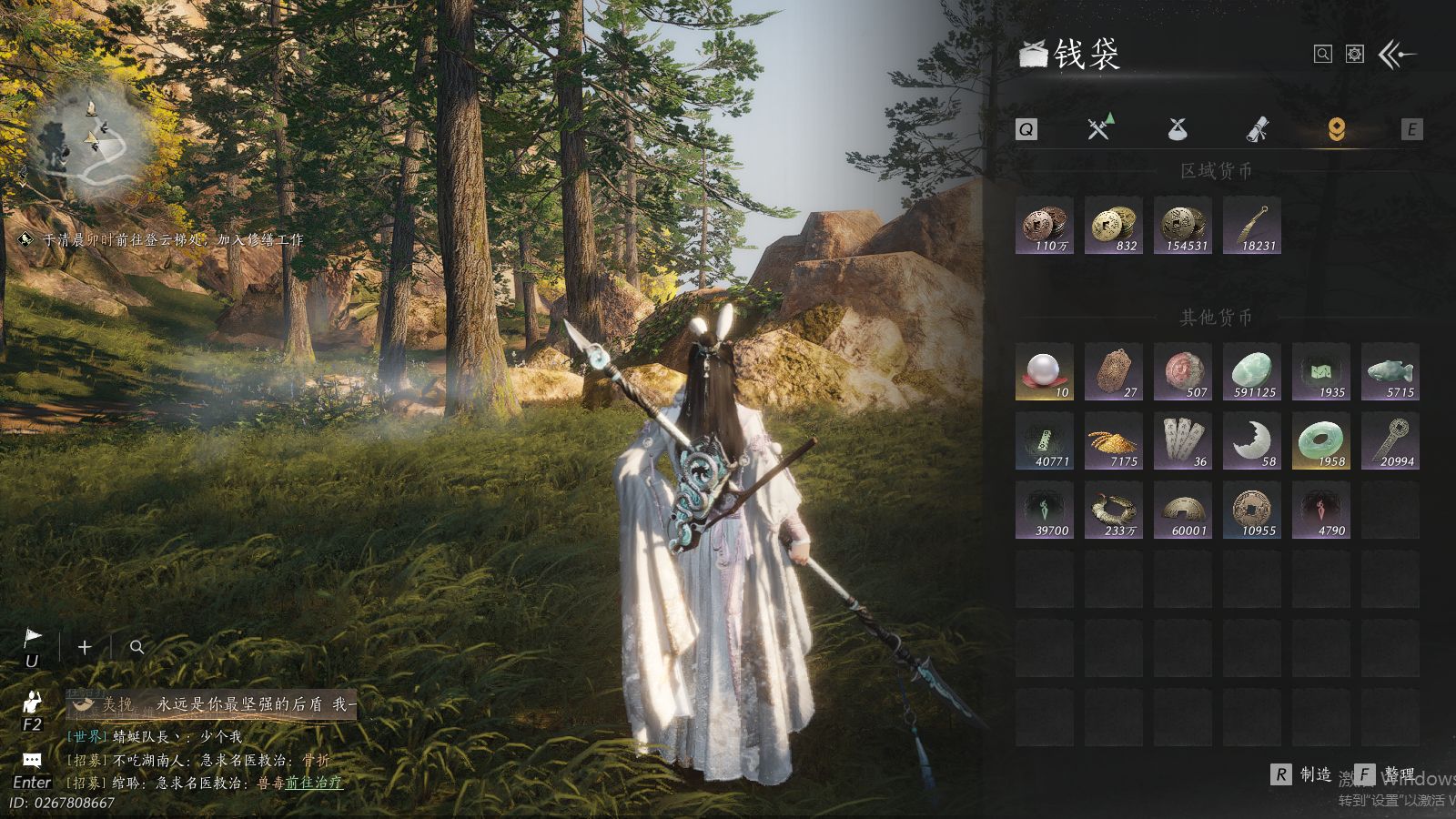Open the chat speech bubble icon

pos(32,760)
